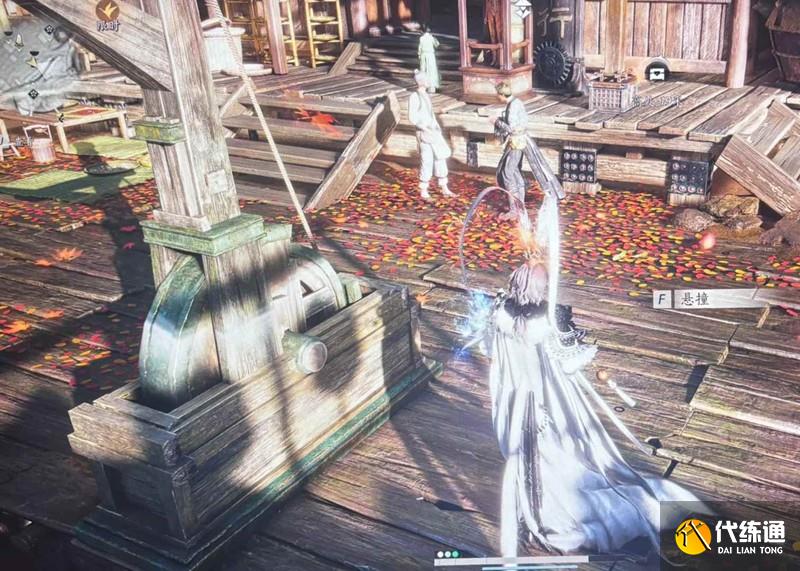Select the treasure chest marker icon
The image size is (800, 571).
[x=657, y=71]
